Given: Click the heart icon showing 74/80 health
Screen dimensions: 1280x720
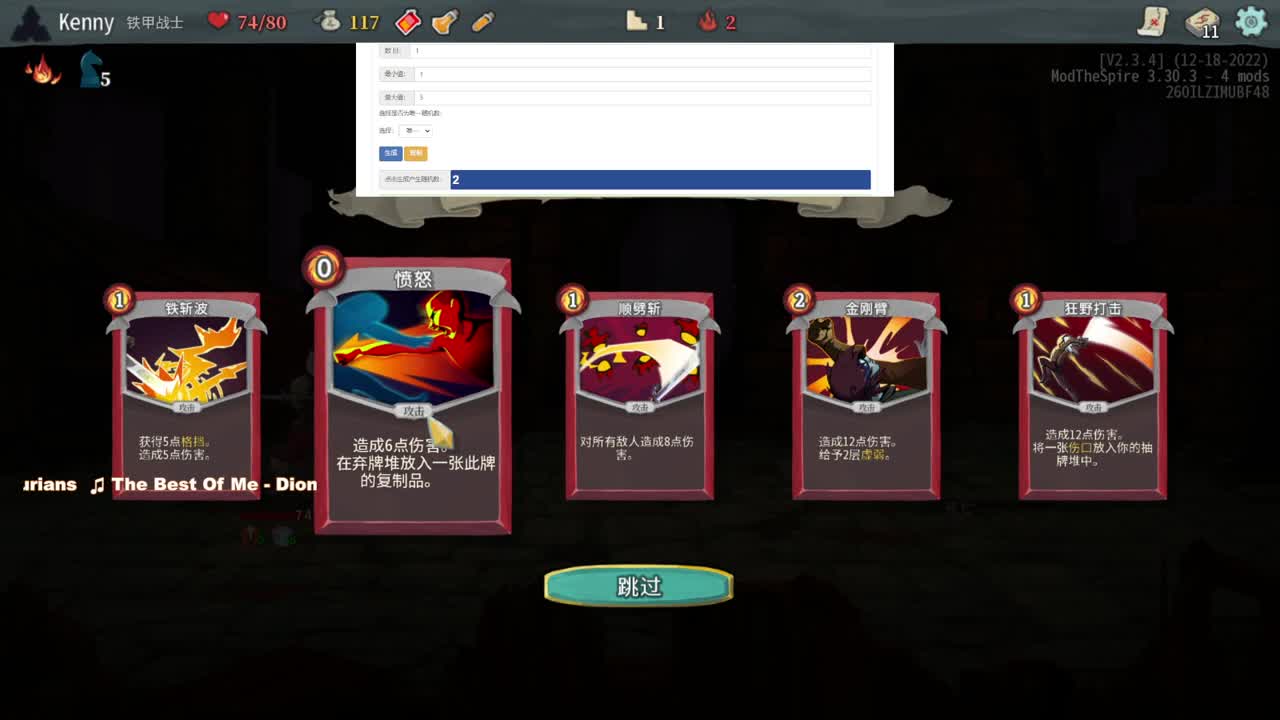Looking at the screenshot, I should point(219,21).
